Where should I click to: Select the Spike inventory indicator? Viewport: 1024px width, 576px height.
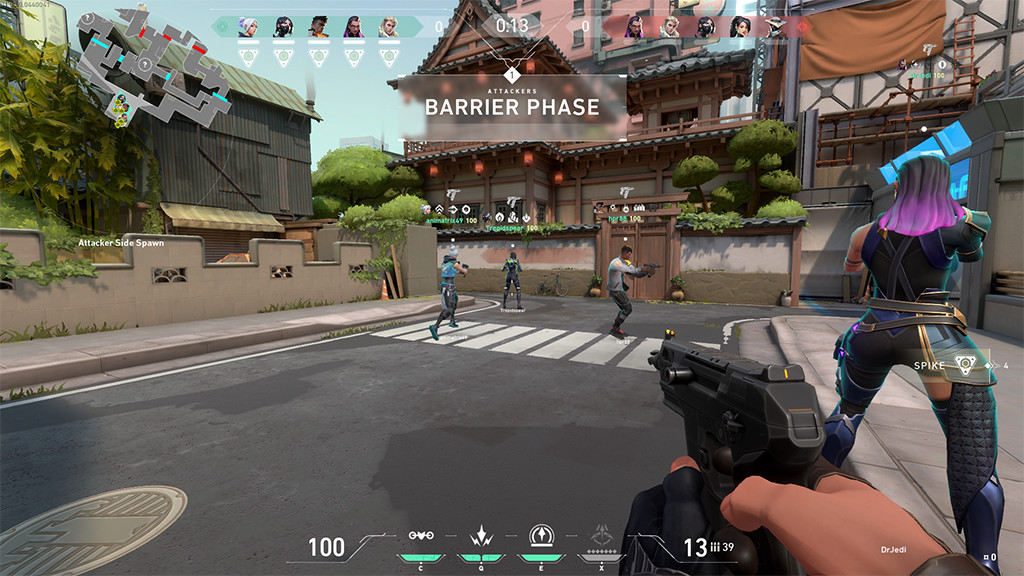(964, 365)
